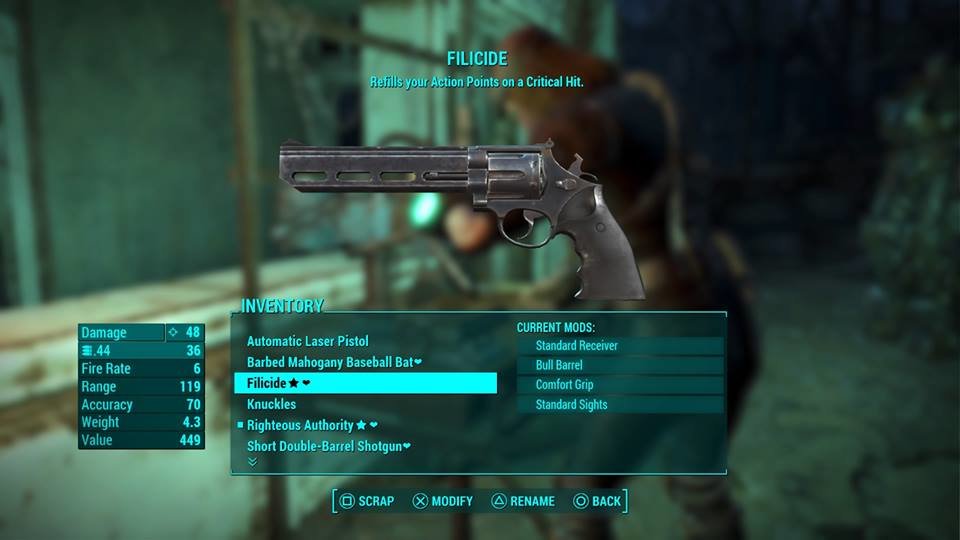This screenshot has height=540, width=960.
Task: Scrap the selected weapon
Action: (x=366, y=501)
